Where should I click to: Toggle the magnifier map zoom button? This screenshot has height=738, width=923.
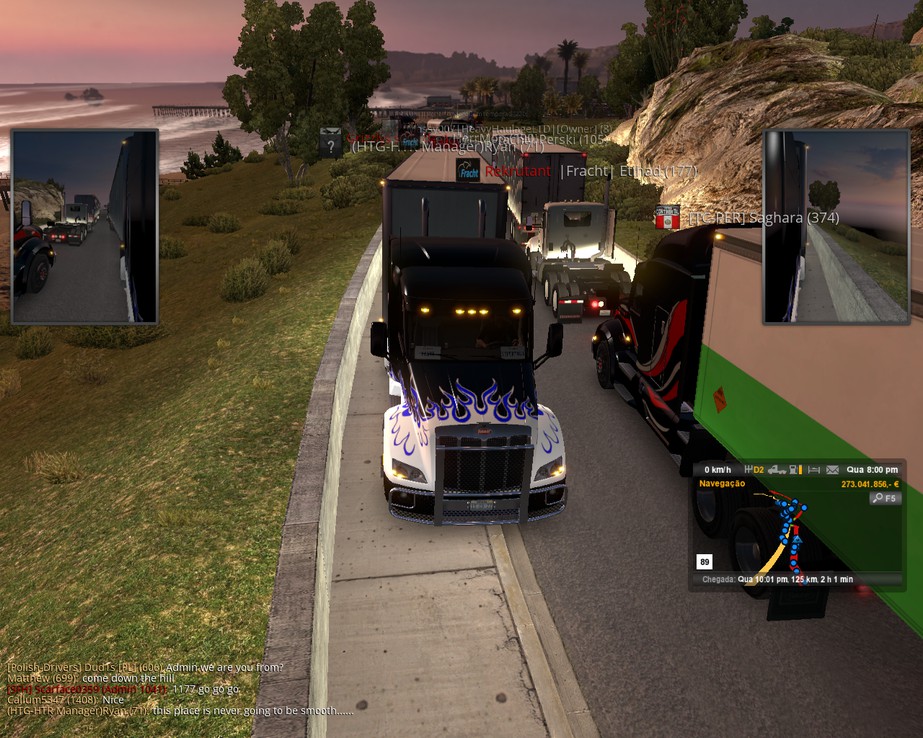(x=884, y=497)
